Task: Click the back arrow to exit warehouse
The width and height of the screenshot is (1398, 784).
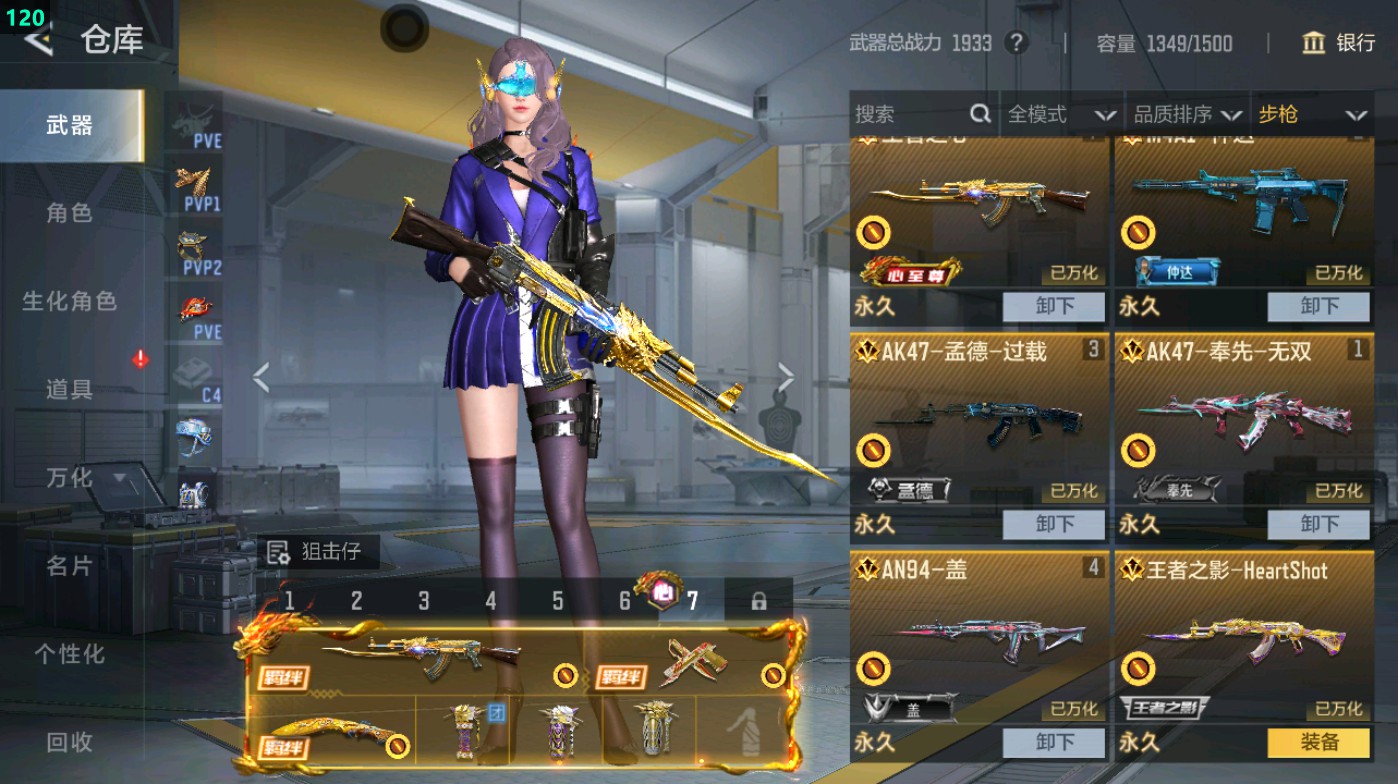Action: pyautogui.click(x=41, y=42)
